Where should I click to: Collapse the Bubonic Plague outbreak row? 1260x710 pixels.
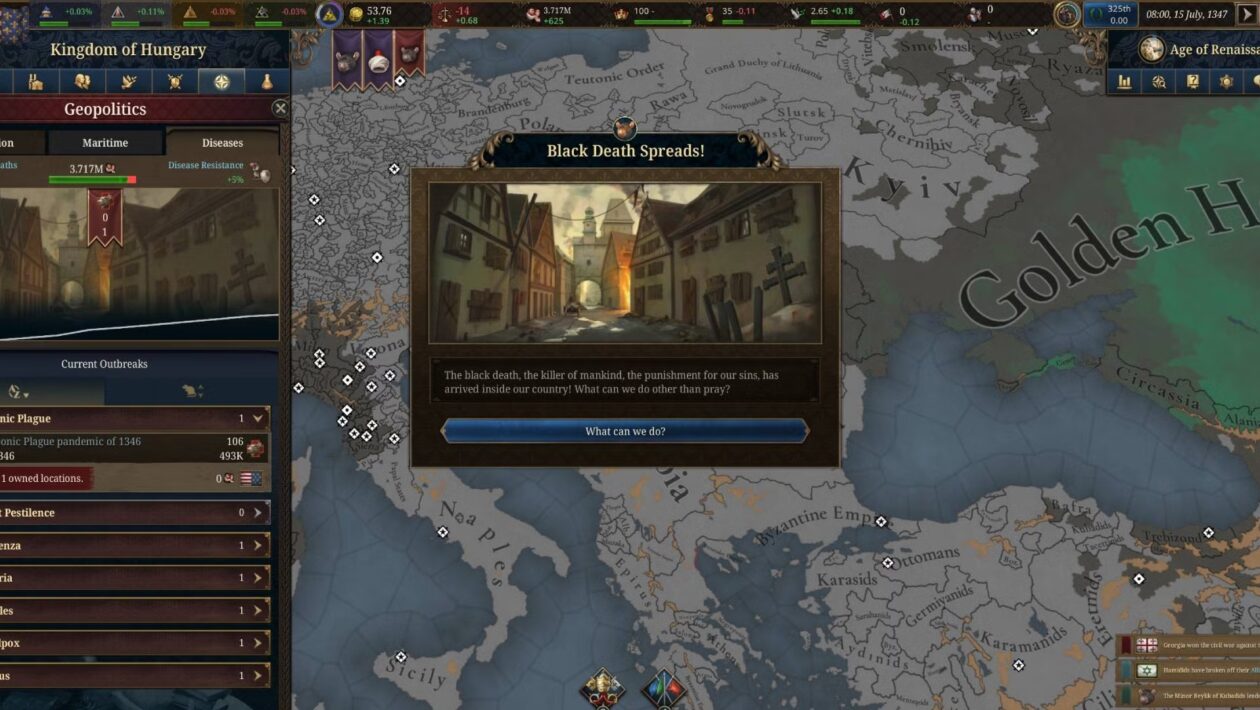[258, 418]
